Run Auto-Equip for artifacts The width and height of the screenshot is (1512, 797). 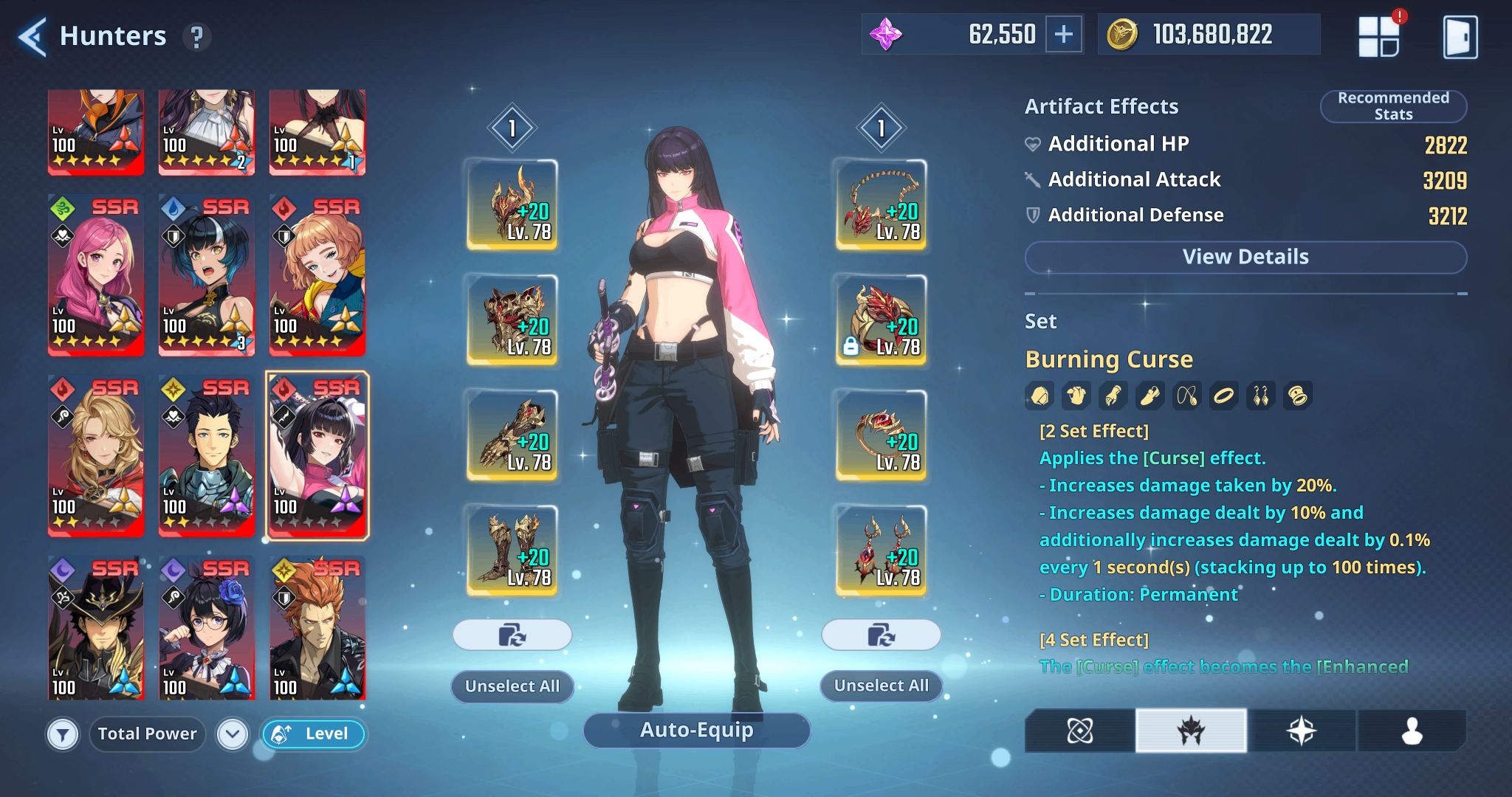(x=696, y=730)
